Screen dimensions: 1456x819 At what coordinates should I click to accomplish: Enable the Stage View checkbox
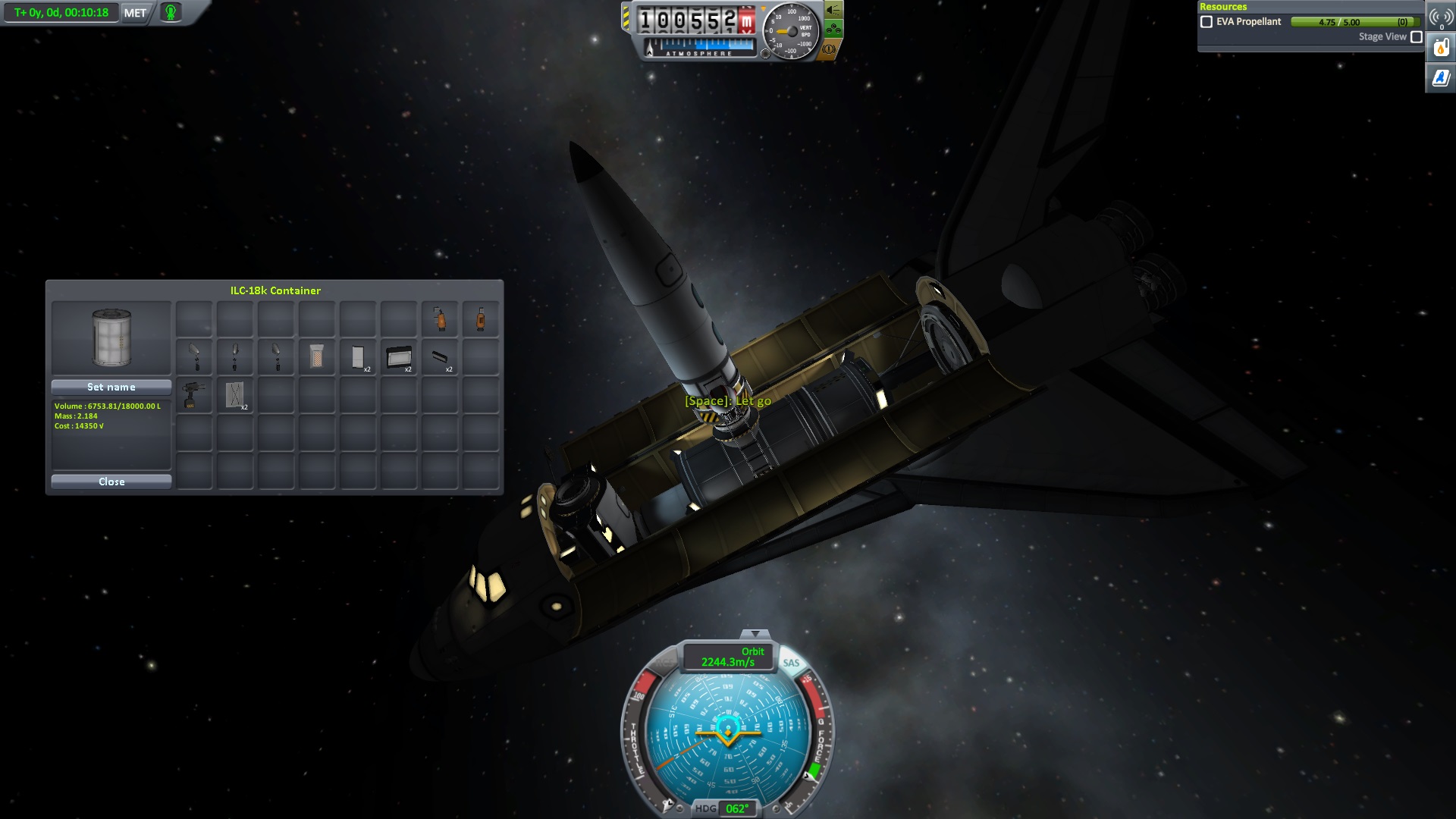(1416, 37)
